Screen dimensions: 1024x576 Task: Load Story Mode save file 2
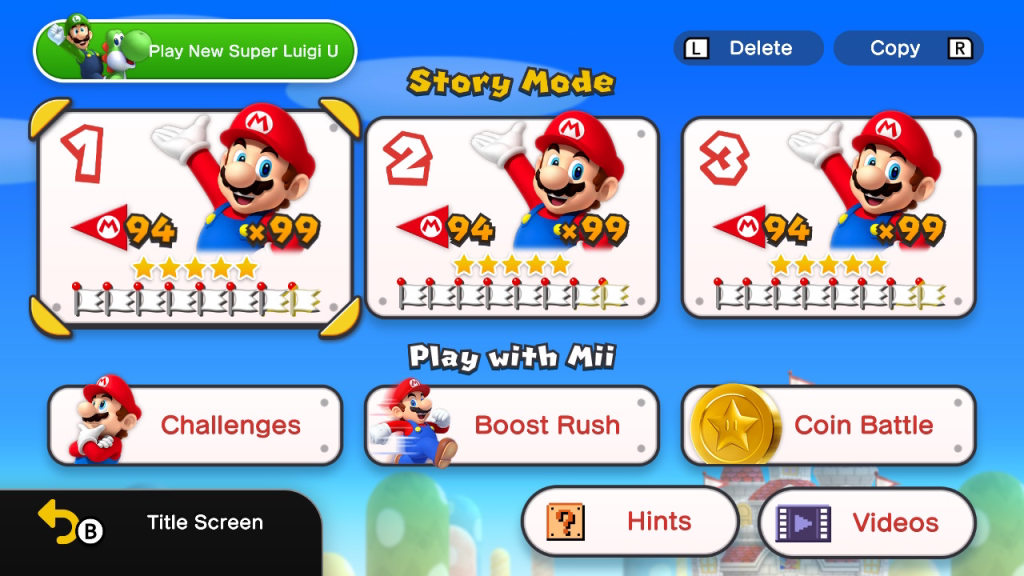tap(512, 217)
